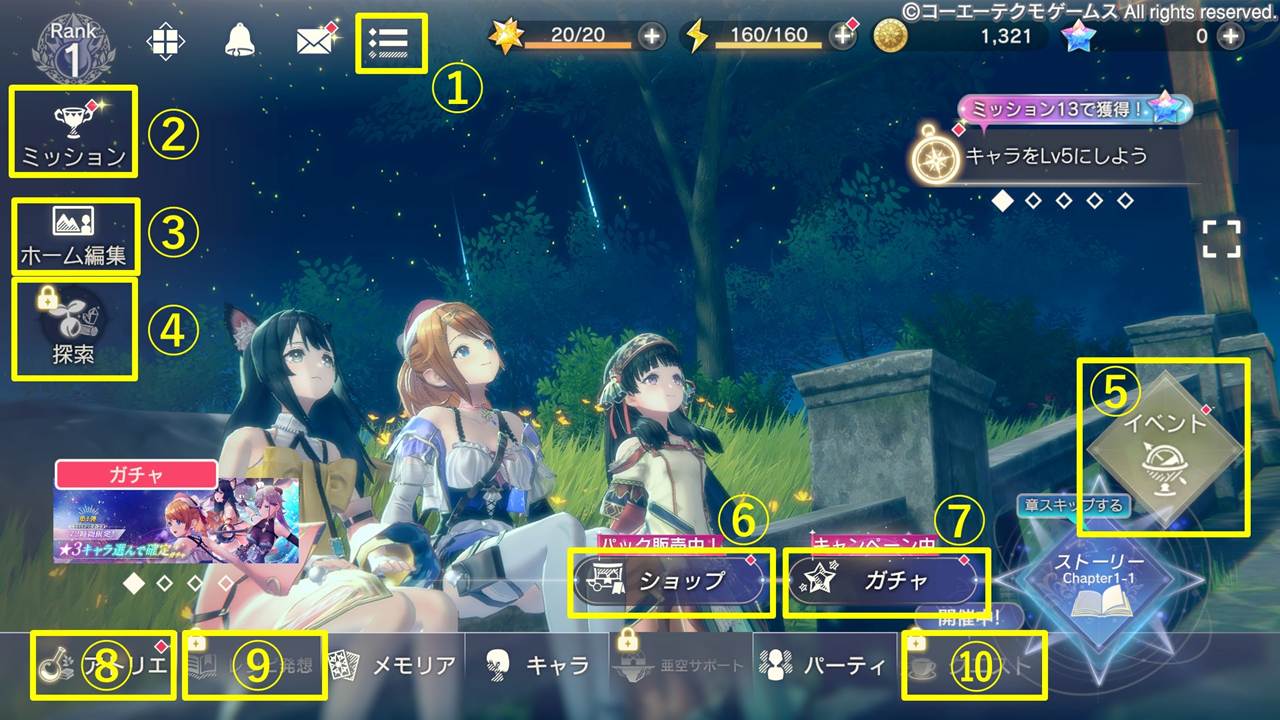Open the mailbox envelope icon
Viewport: 1280px width, 720px height.
point(316,41)
